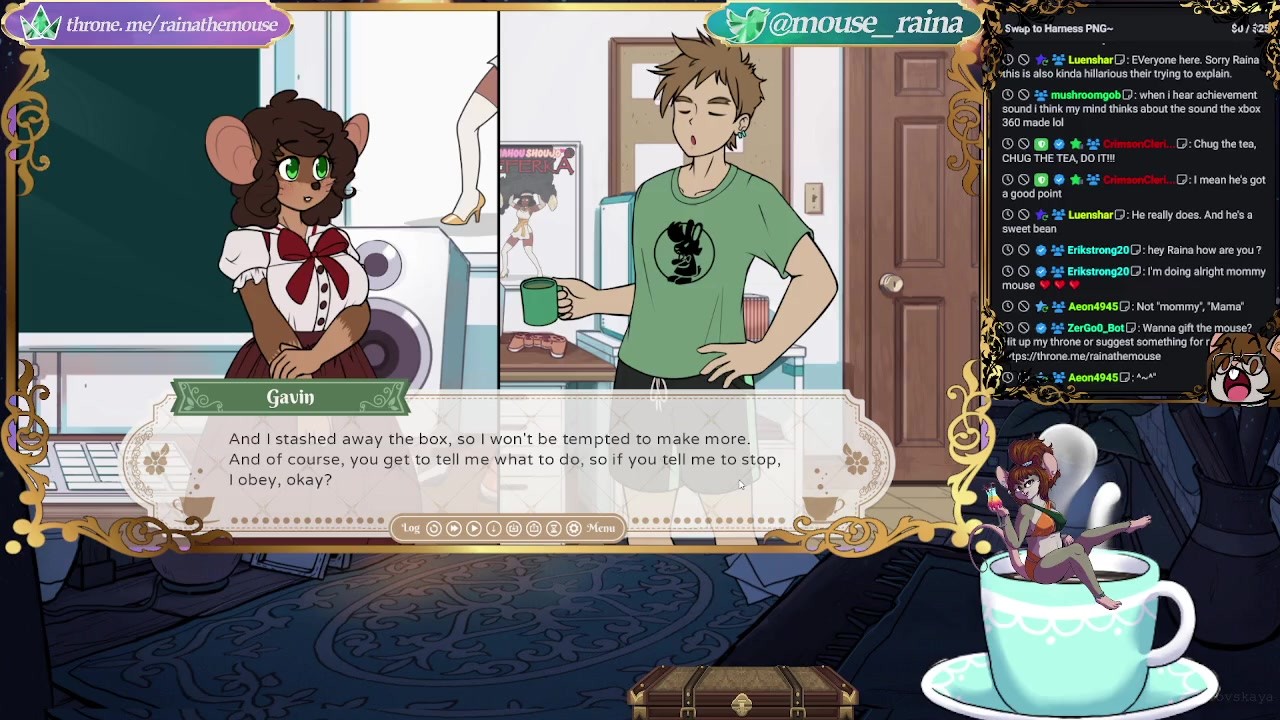Start auto-play with the play triangle button
Viewport: 1280px width, 720px height.
(x=474, y=528)
